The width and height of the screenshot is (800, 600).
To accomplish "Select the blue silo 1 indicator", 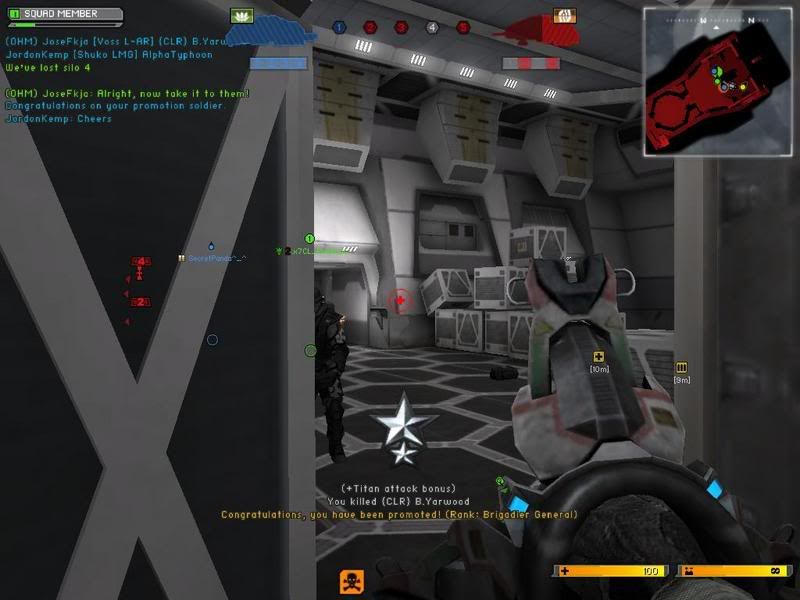I will coord(340,28).
